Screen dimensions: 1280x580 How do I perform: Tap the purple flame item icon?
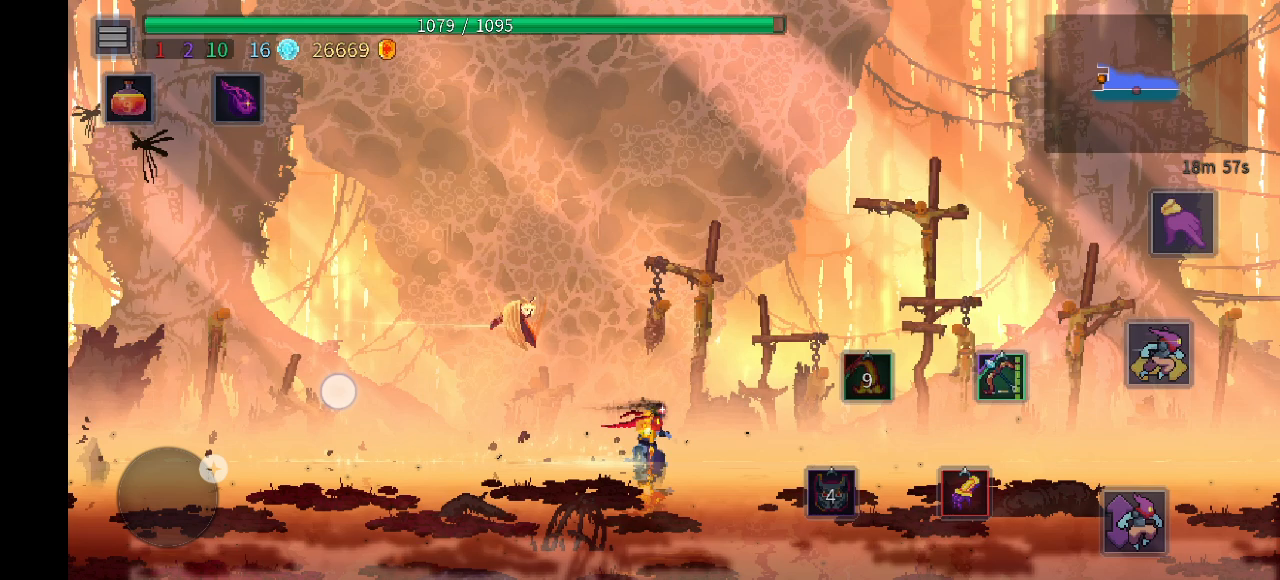pyautogui.click(x=237, y=99)
